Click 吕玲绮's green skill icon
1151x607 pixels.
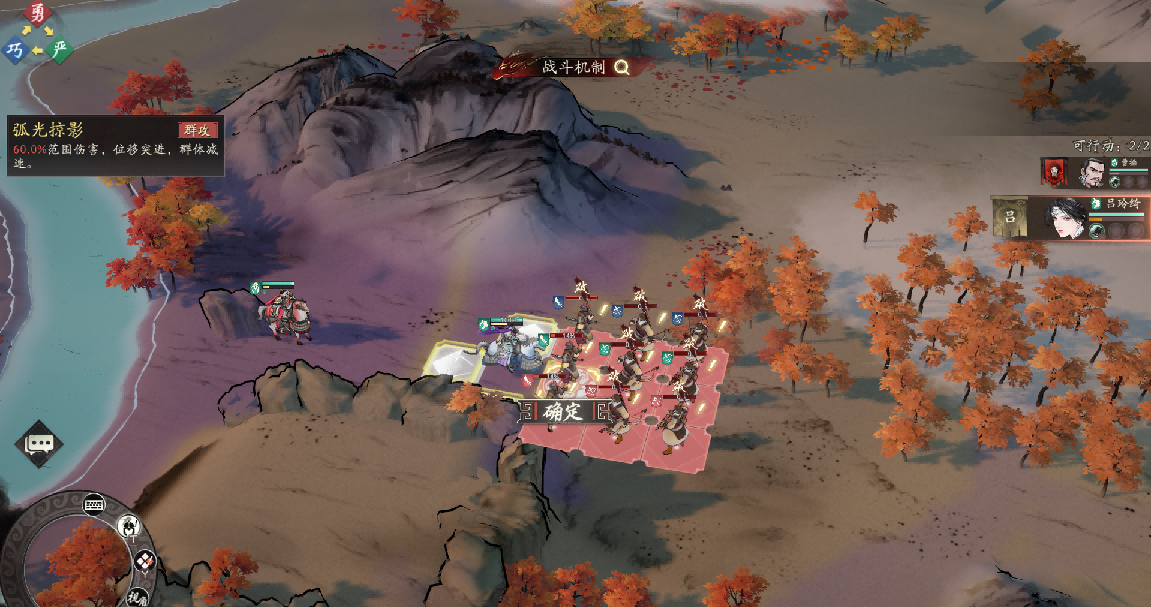click(1097, 230)
